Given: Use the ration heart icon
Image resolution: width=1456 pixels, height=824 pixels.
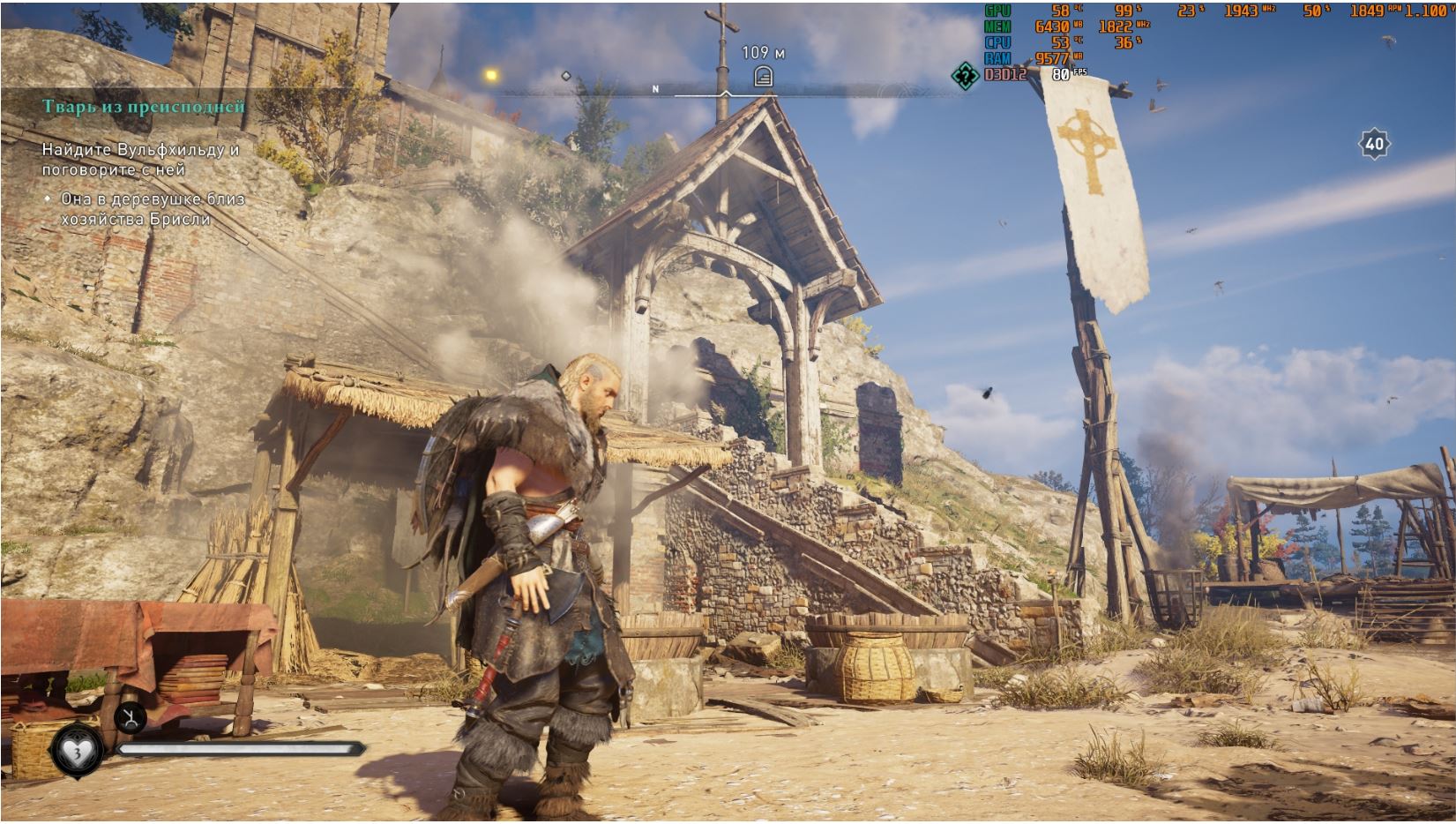Looking at the screenshot, I should tap(78, 751).
